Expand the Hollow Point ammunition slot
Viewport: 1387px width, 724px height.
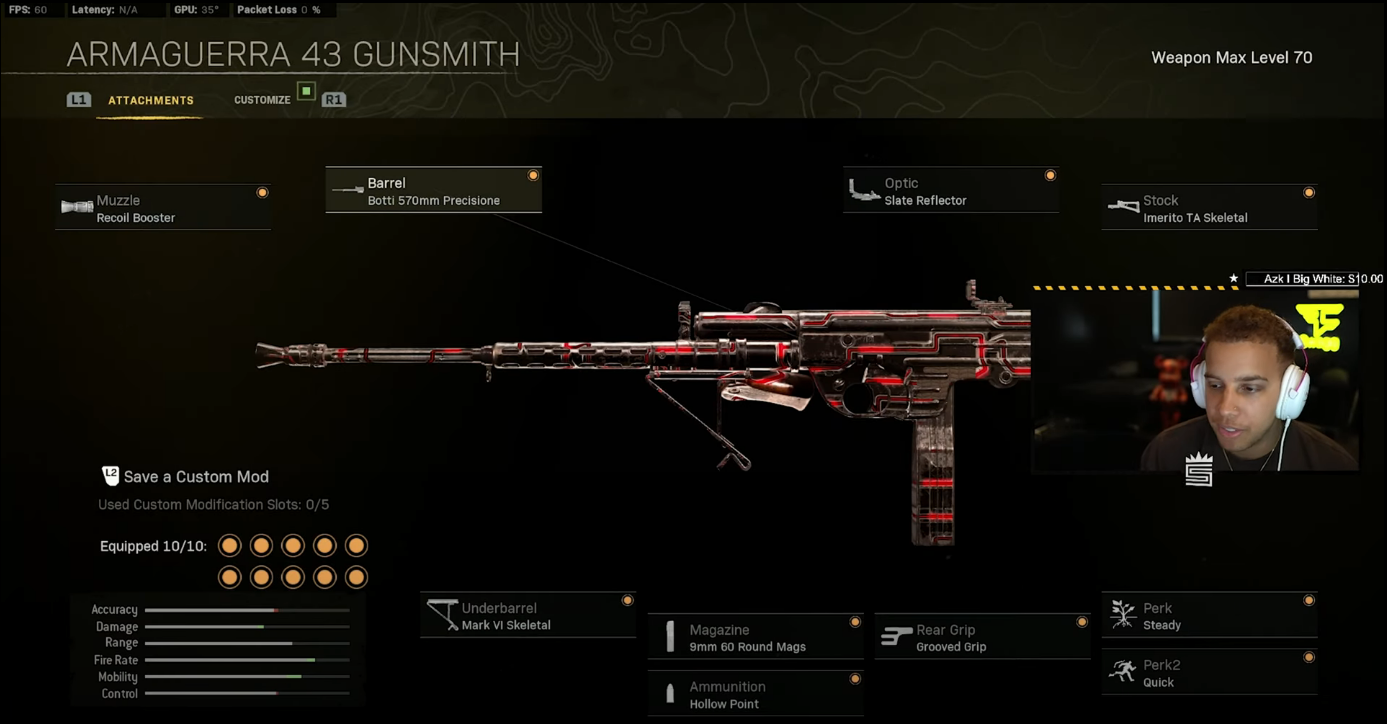point(756,693)
